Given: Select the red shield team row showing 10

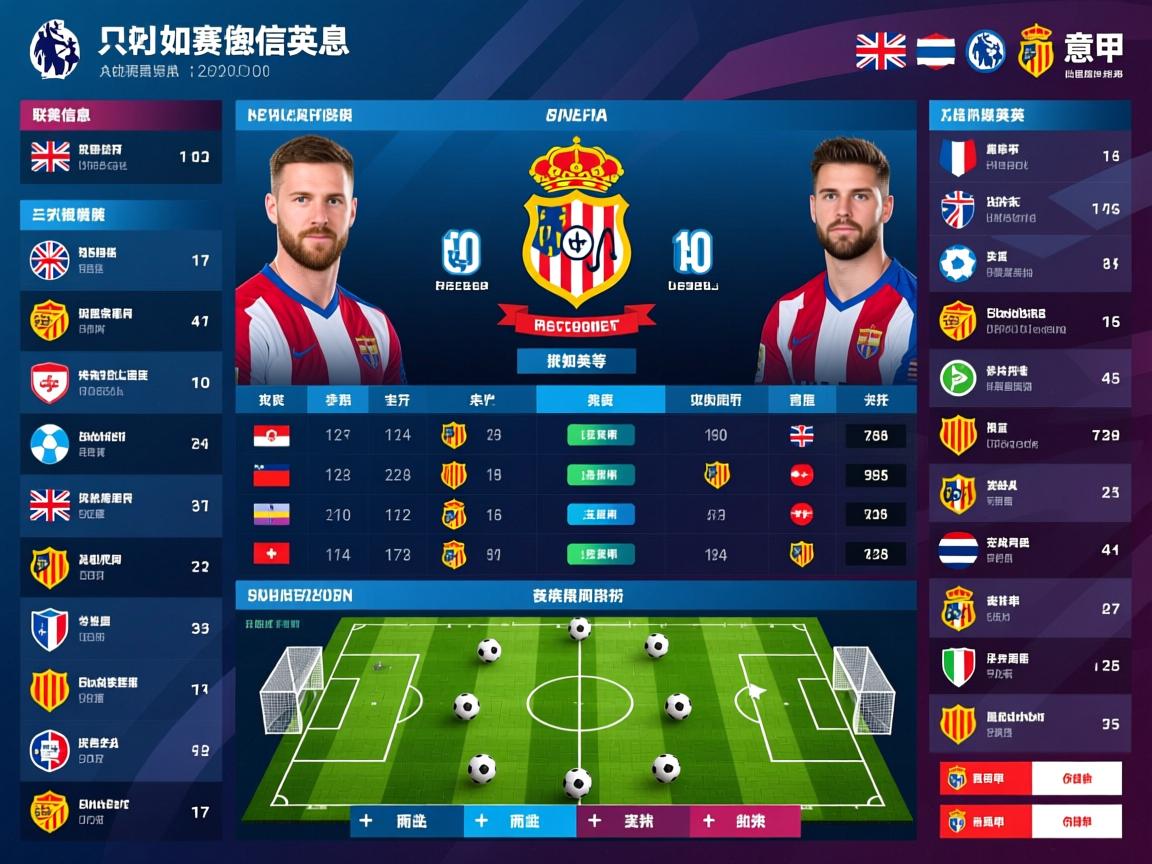Looking at the screenshot, I should (120, 383).
